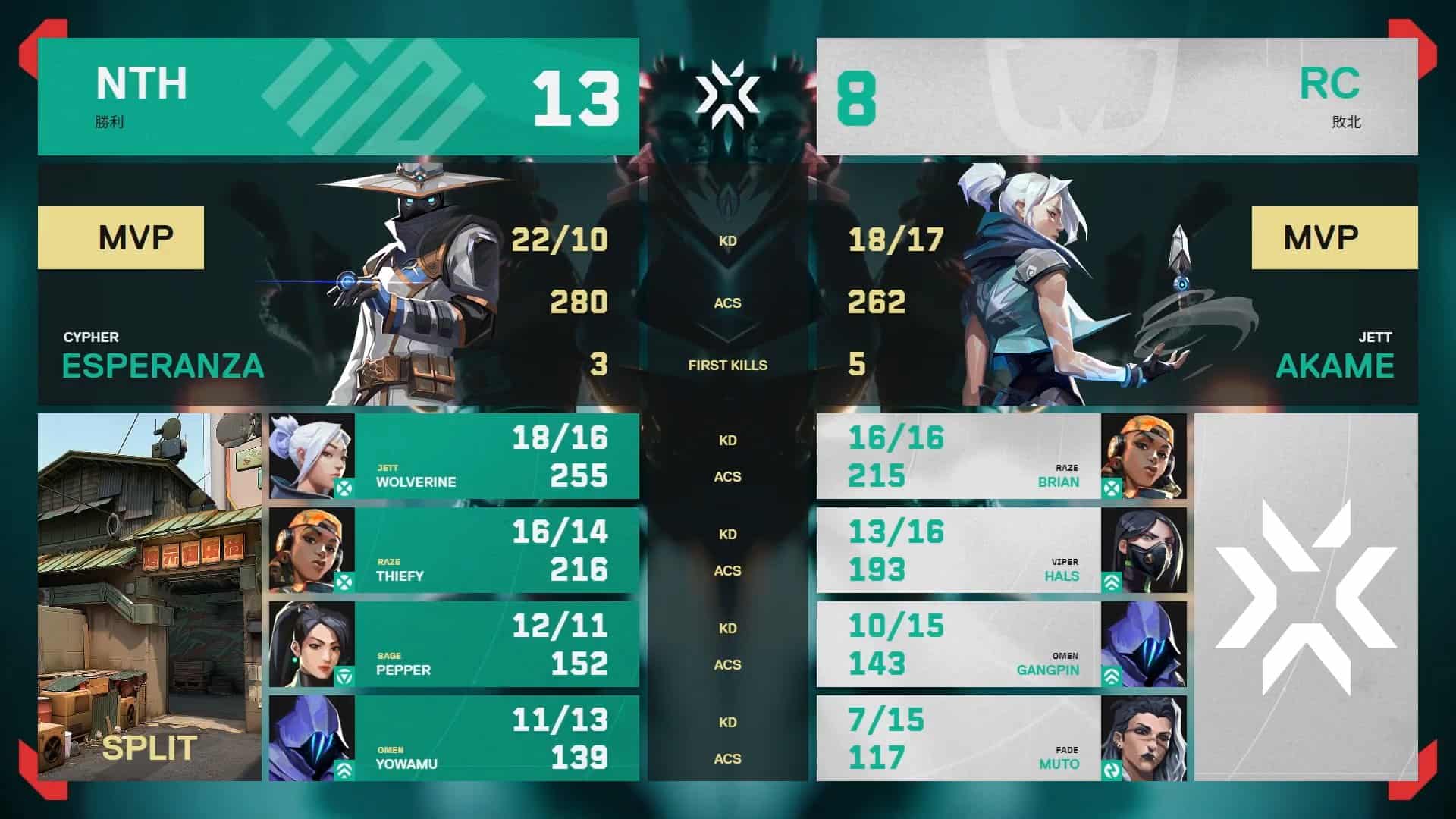The image size is (1456, 819).
Task: Click WOLVERINE's Jett agent portrait
Action: click(x=312, y=457)
